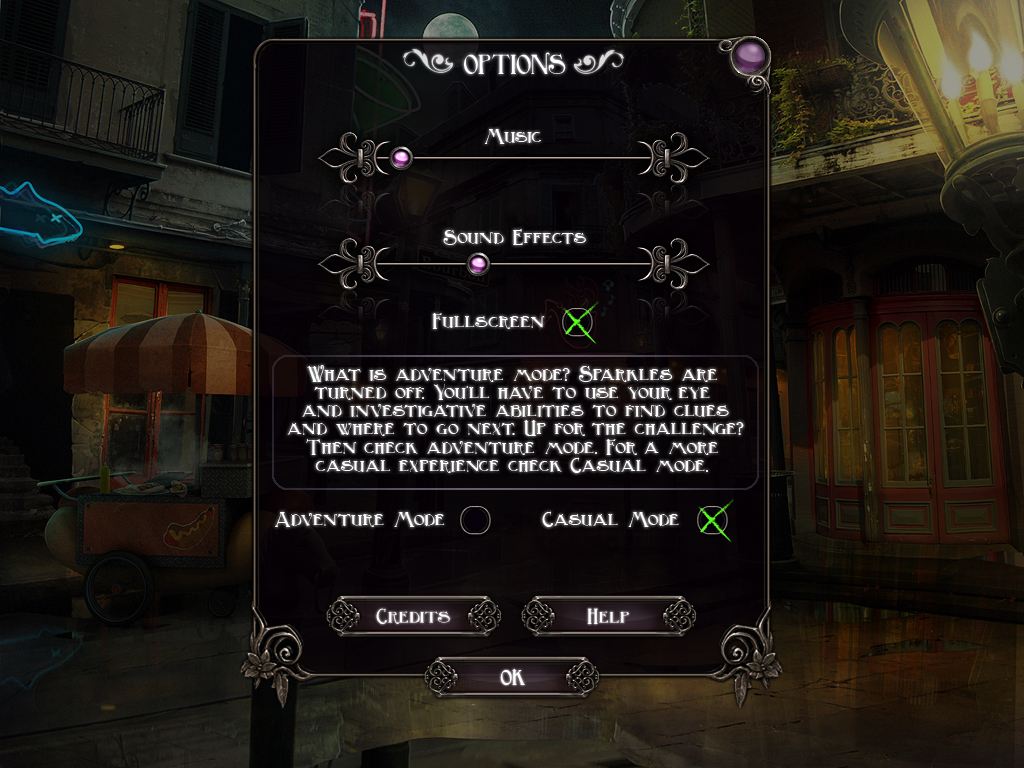1024x768 pixels.
Task: Toggle the Casual Mode checkbox
Action: pos(712,520)
